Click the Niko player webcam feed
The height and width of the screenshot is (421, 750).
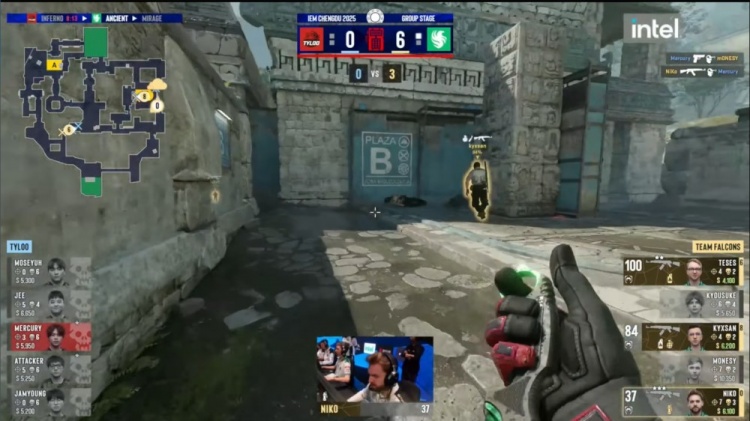[375, 370]
